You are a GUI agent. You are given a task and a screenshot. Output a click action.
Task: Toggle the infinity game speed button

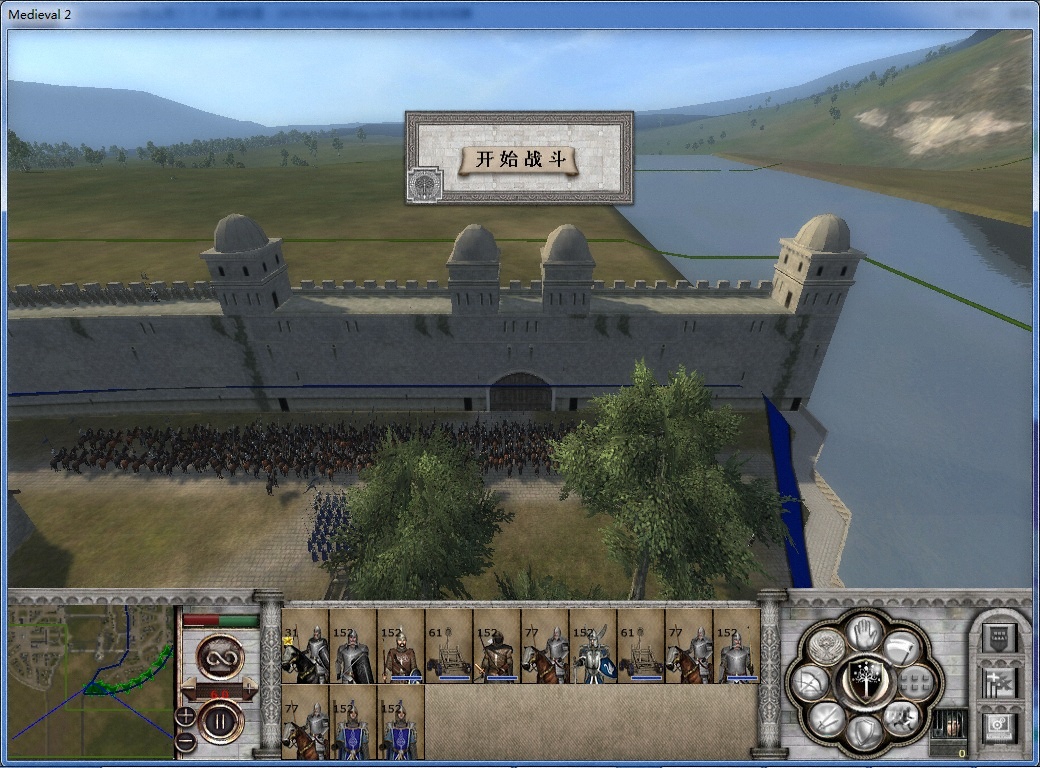(220, 656)
